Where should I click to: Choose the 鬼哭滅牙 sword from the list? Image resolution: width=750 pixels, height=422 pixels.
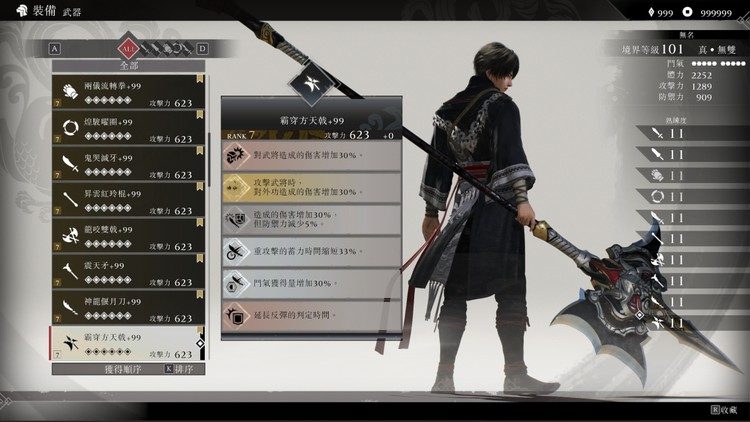click(x=128, y=166)
